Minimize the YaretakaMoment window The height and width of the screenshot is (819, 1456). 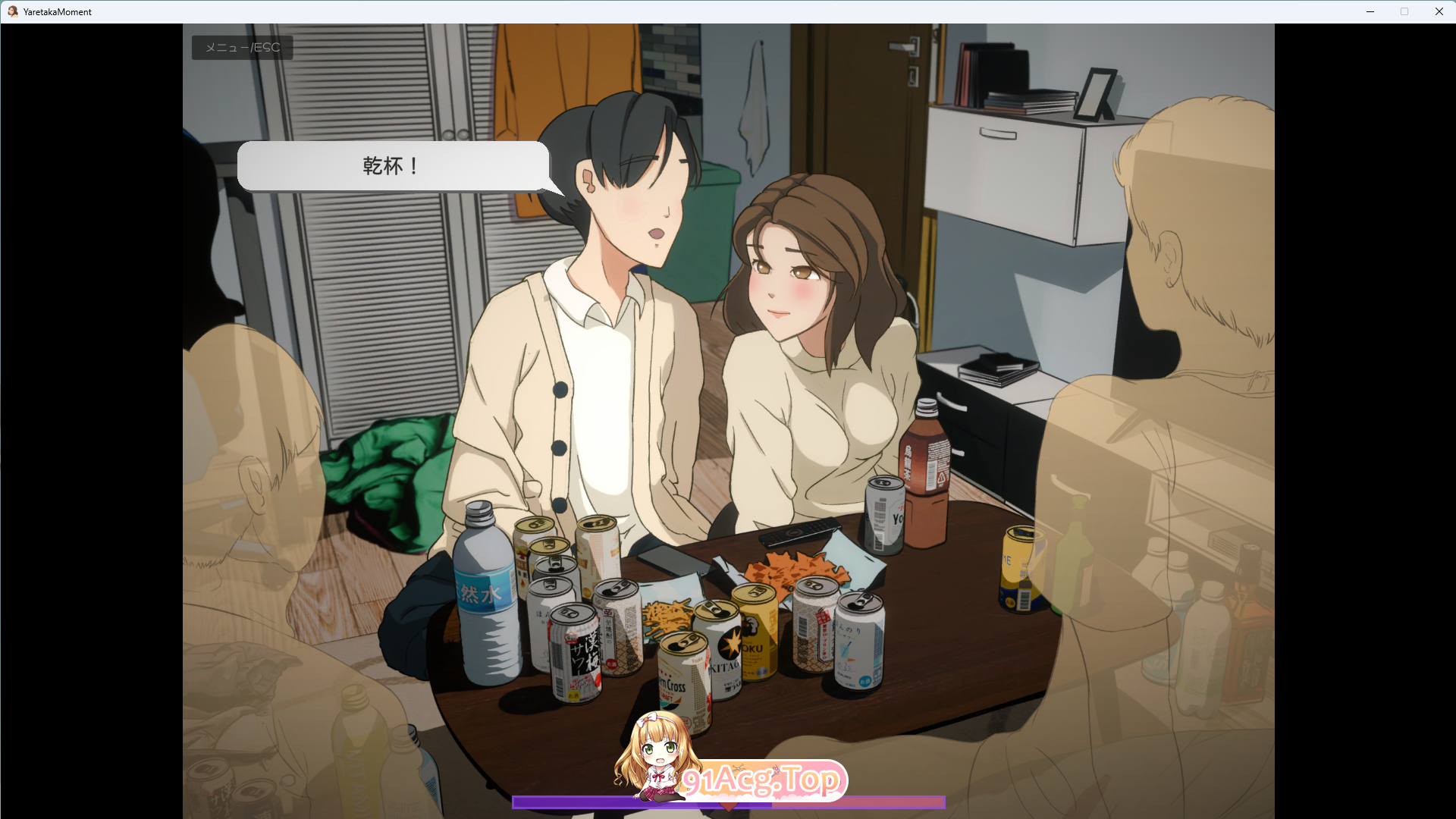pyautogui.click(x=1370, y=11)
